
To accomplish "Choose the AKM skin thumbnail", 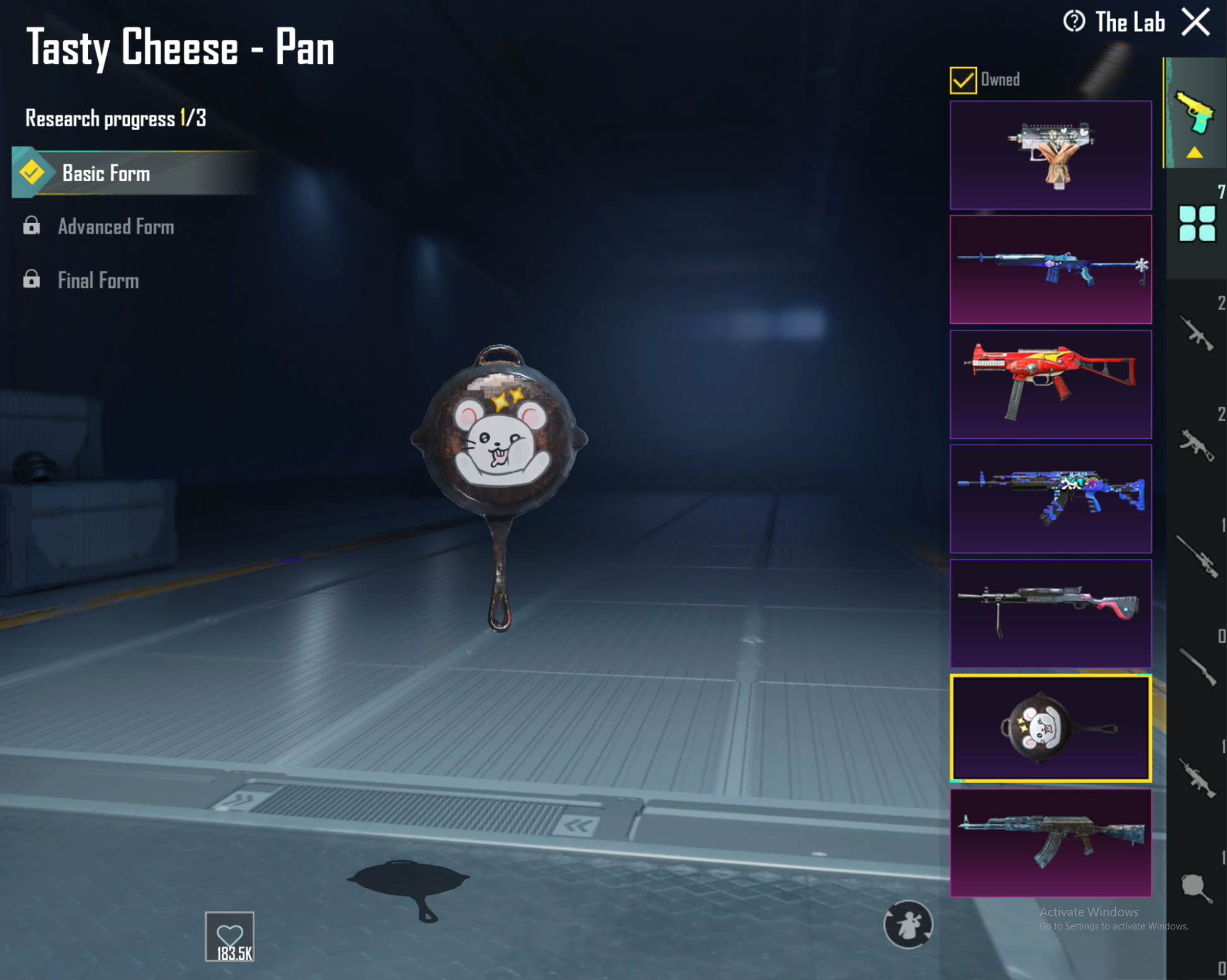I will click(1050, 843).
